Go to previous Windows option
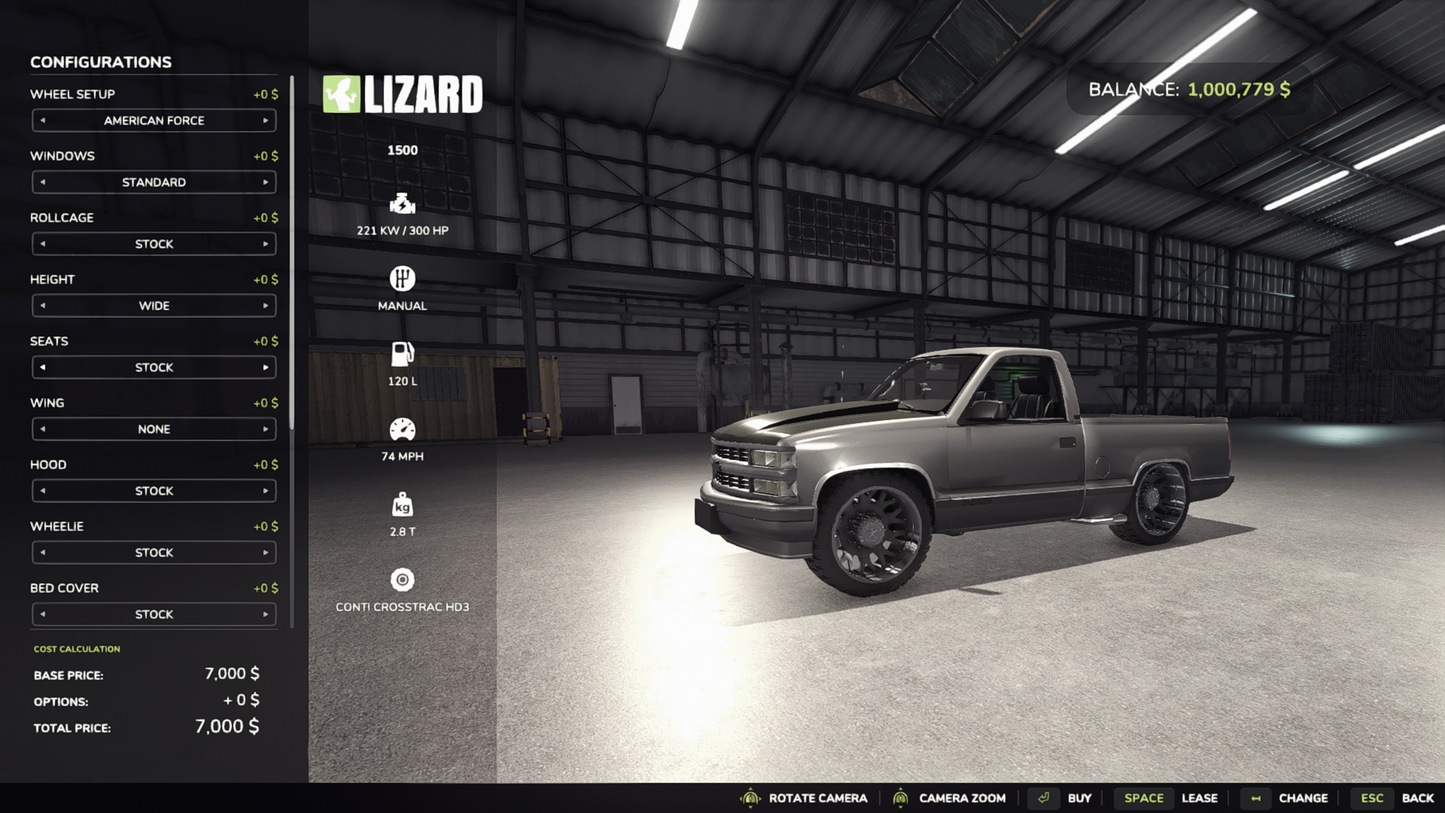1445x813 pixels. (42, 183)
